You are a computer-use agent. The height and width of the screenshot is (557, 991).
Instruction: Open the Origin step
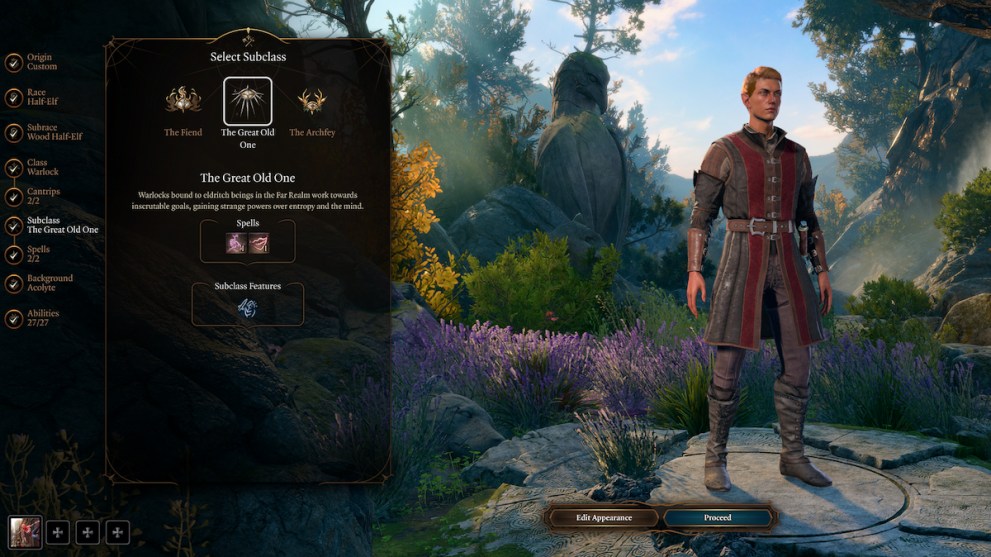[x=40, y=62]
